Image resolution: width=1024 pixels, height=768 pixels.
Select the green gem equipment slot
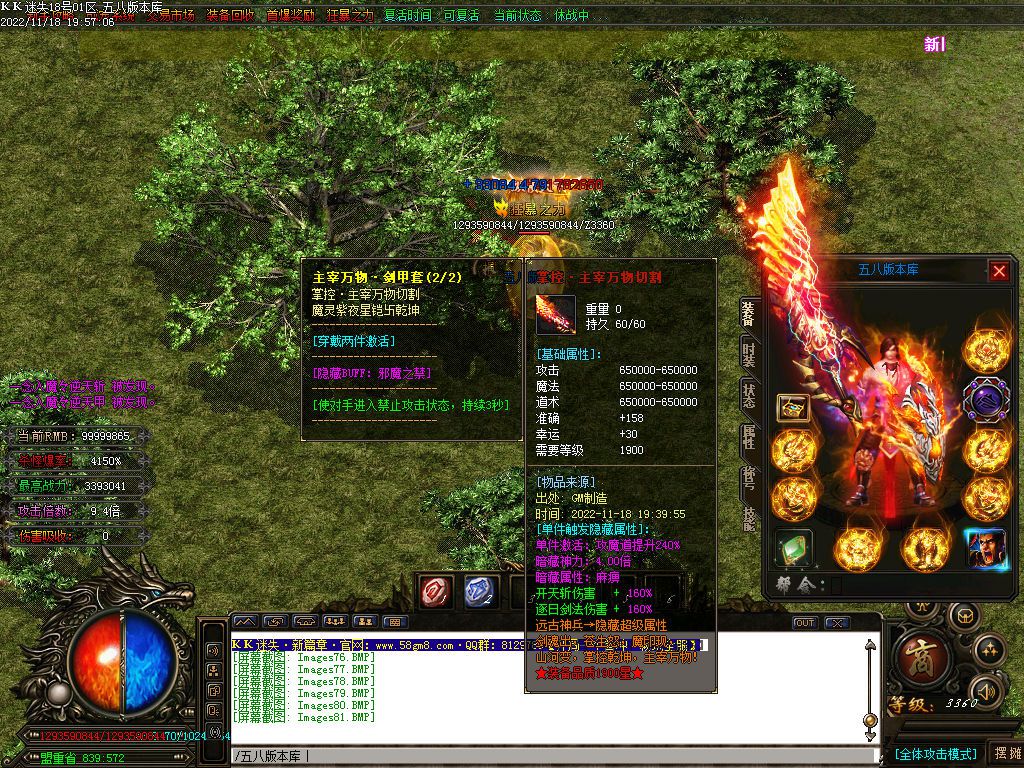pyautogui.click(x=793, y=549)
